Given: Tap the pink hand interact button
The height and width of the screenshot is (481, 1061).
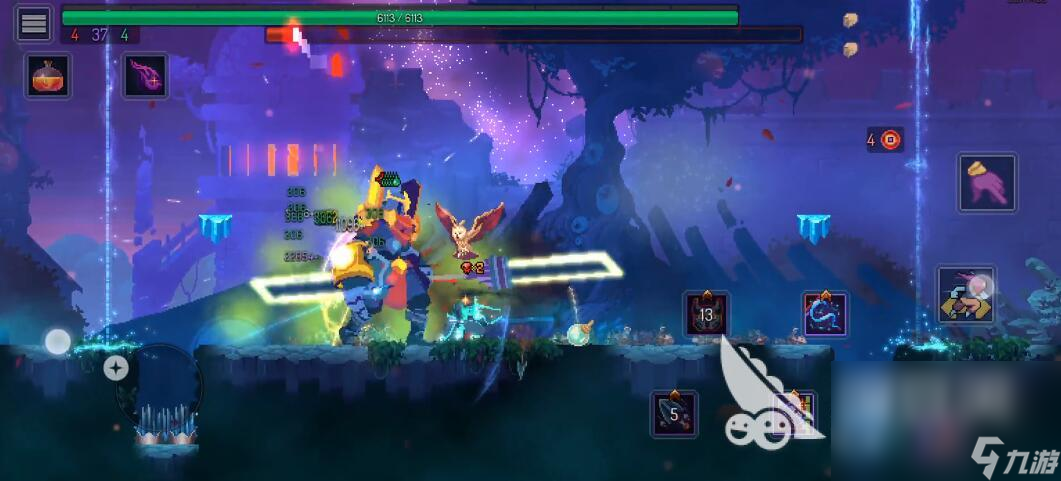Looking at the screenshot, I should [987, 182].
